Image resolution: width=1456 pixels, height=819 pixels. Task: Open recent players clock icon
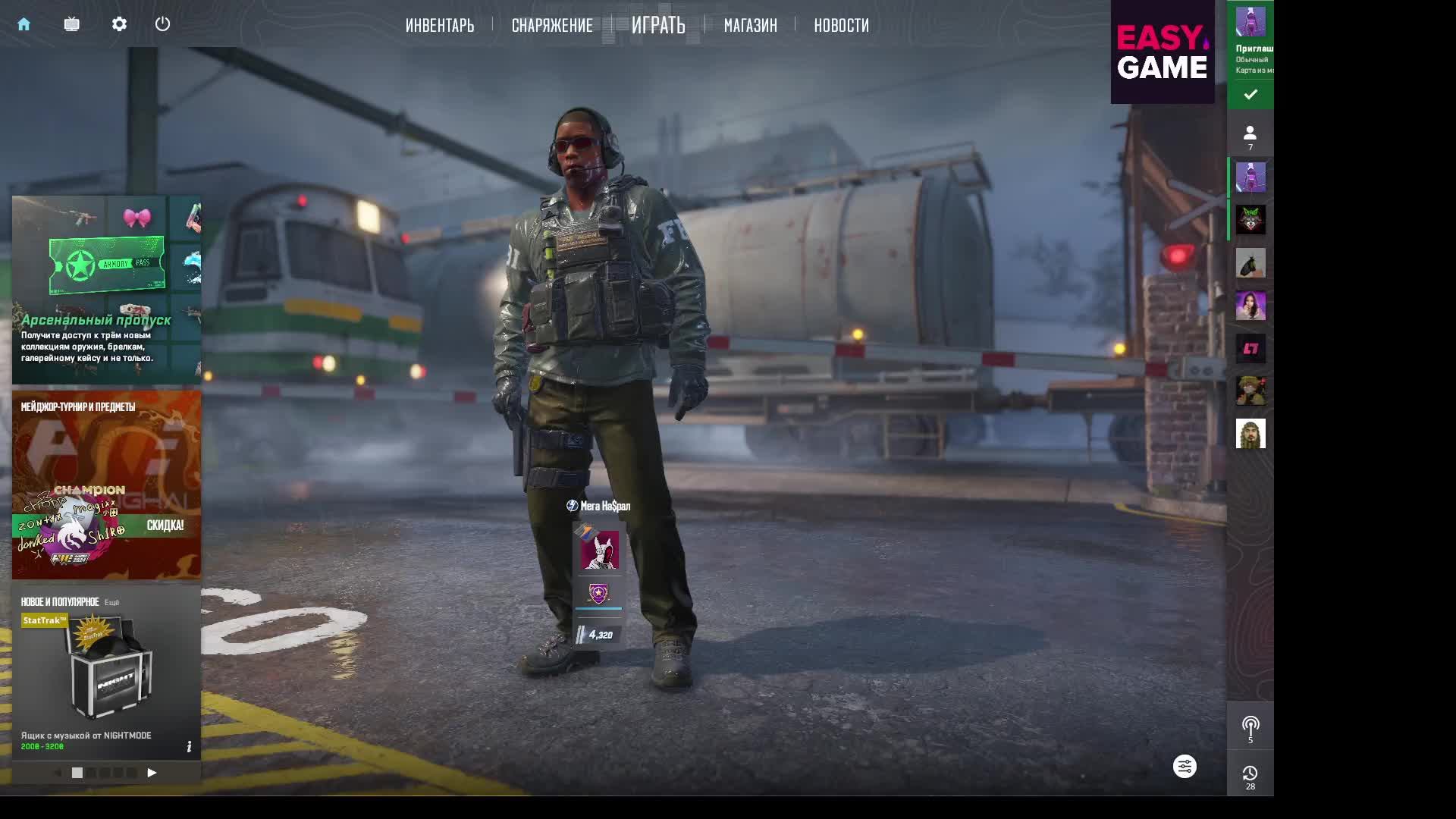[1250, 775]
